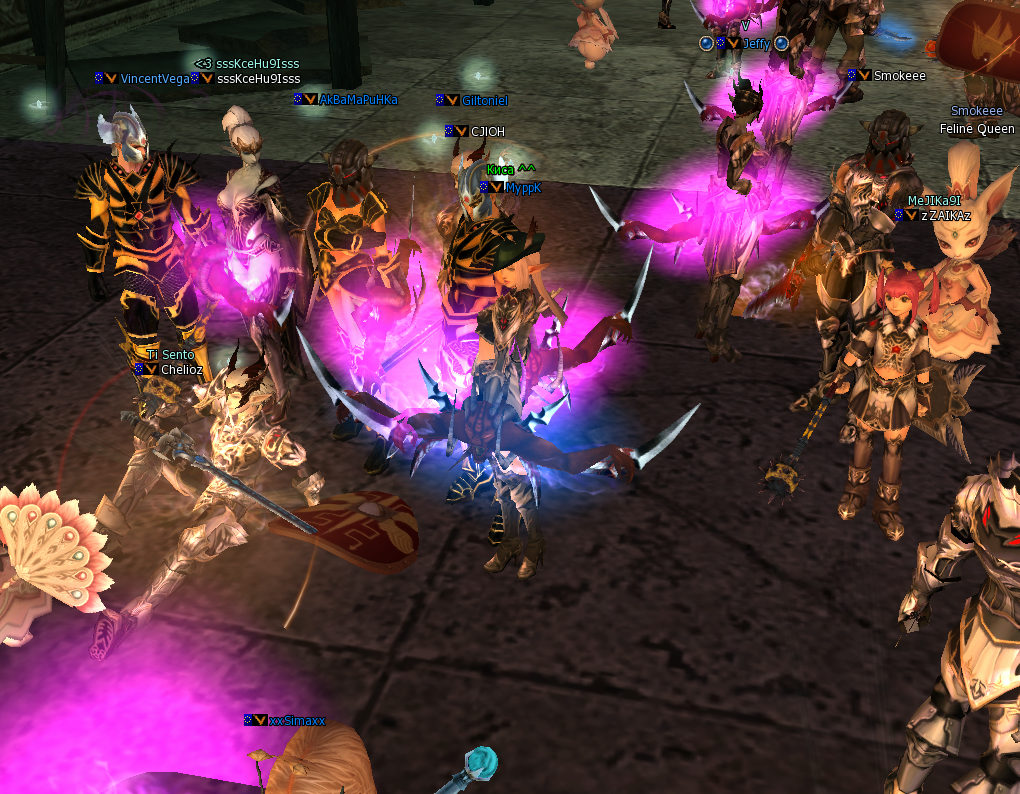This screenshot has height=794, width=1020.
Task: Target the player named Giltoniel
Action: (485, 101)
